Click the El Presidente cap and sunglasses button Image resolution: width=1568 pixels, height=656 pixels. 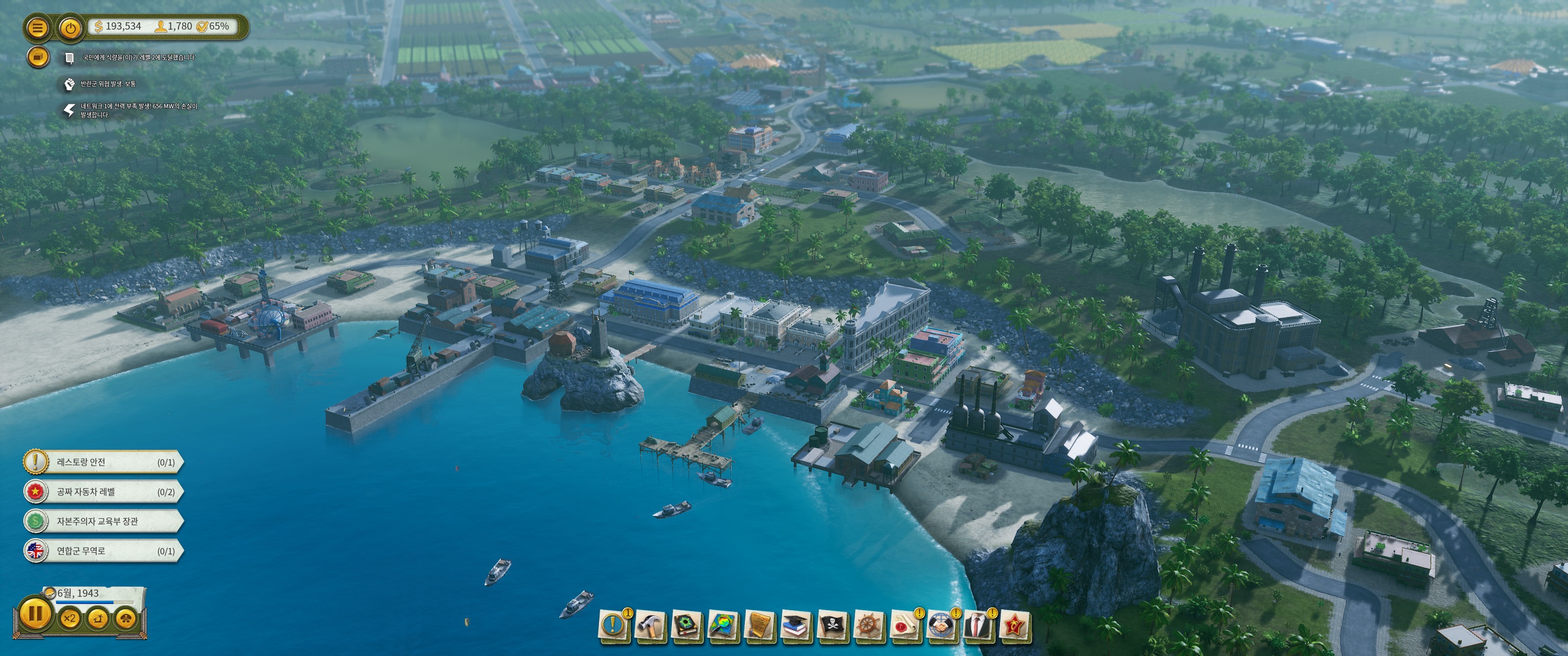click(126, 619)
